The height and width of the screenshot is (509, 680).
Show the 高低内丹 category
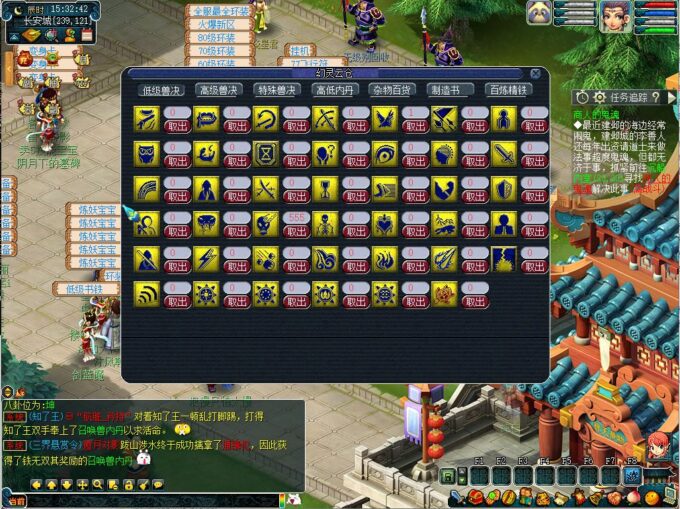pyautogui.click(x=335, y=90)
